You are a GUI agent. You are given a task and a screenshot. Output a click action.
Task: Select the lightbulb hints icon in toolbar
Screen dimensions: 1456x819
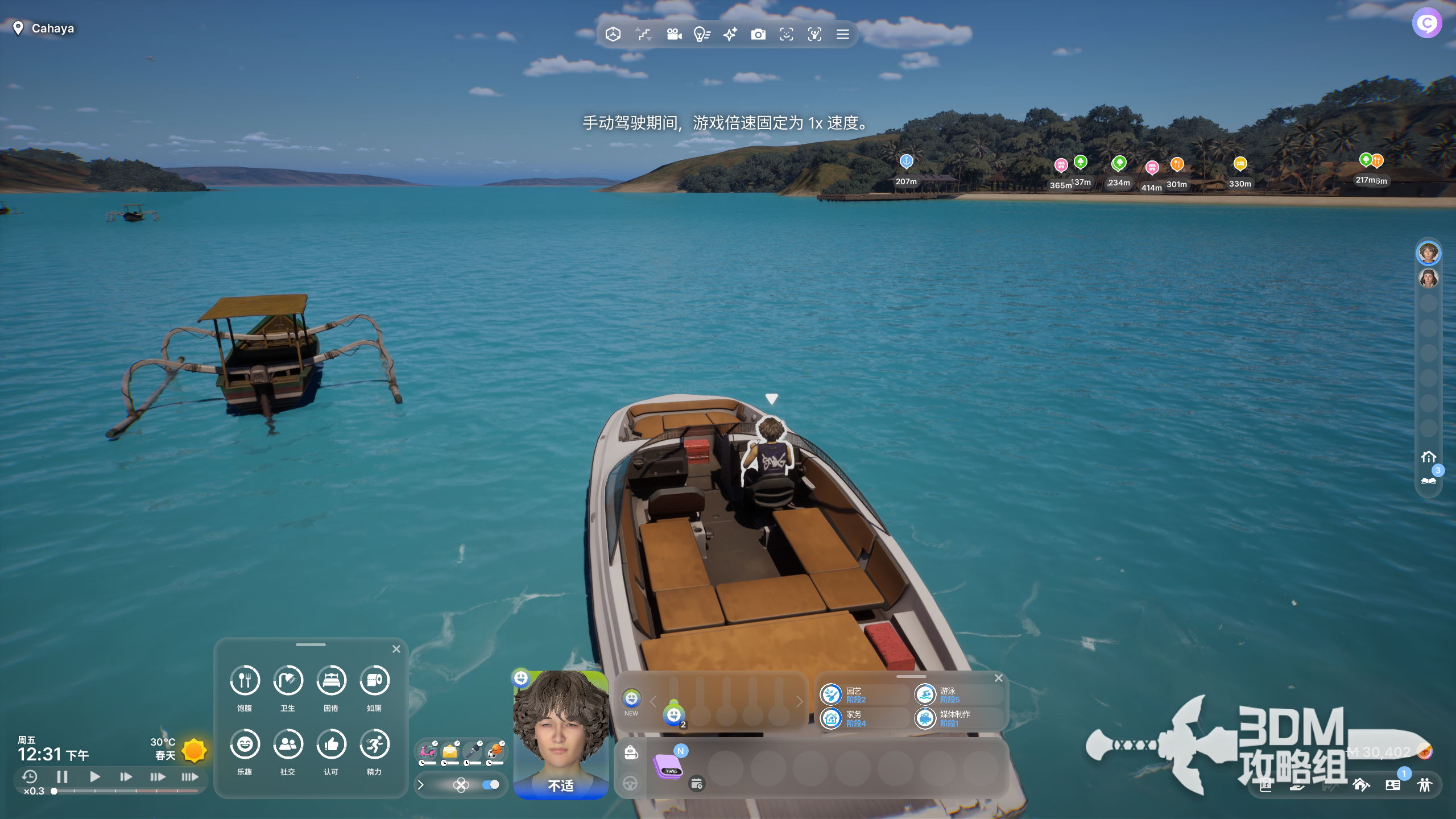pos(702,35)
